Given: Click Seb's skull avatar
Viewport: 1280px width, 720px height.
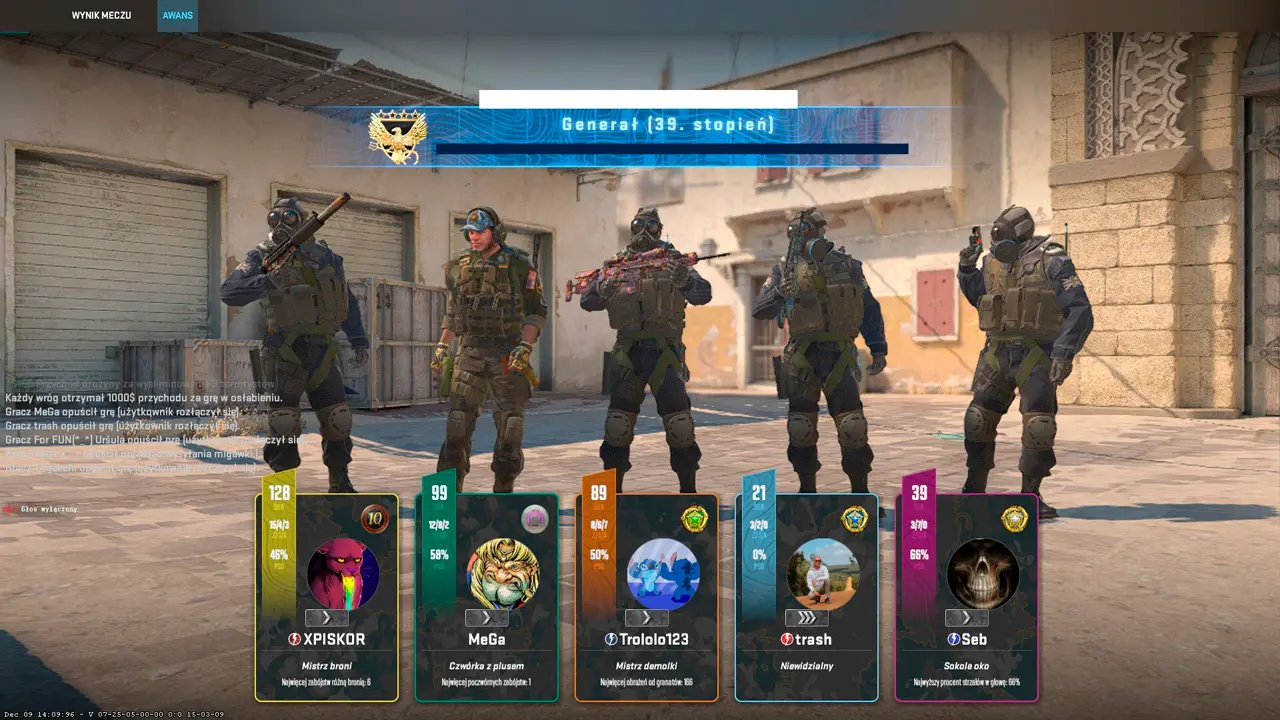Looking at the screenshot, I should [983, 574].
